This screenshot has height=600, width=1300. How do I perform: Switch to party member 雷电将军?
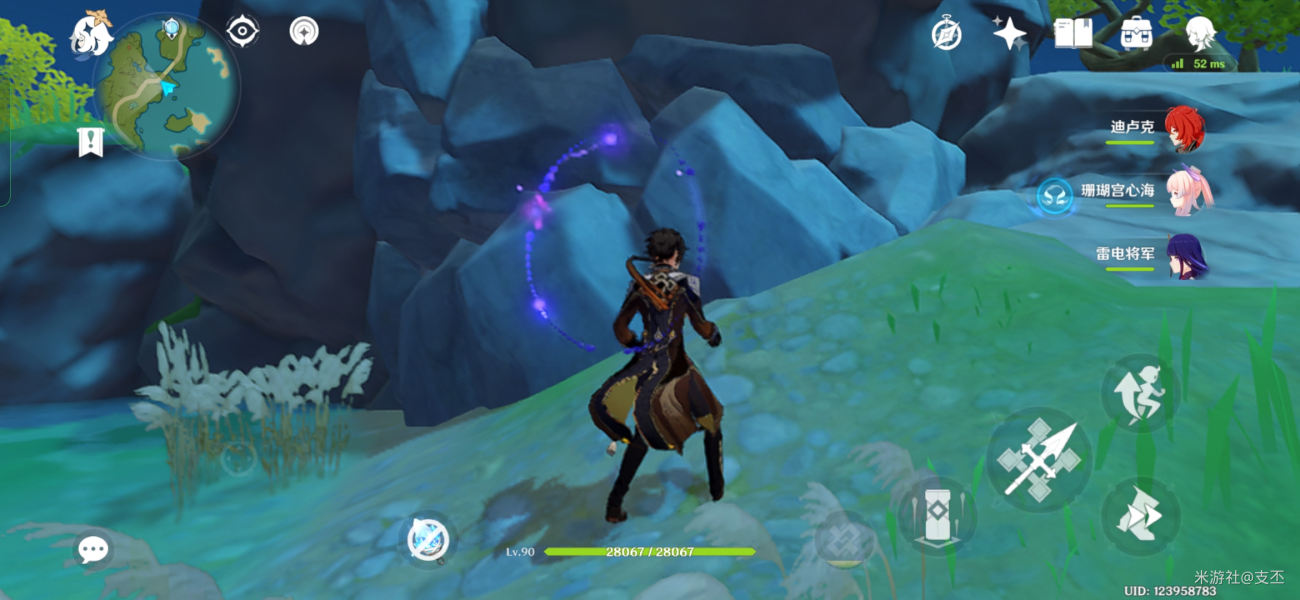pos(1186,254)
